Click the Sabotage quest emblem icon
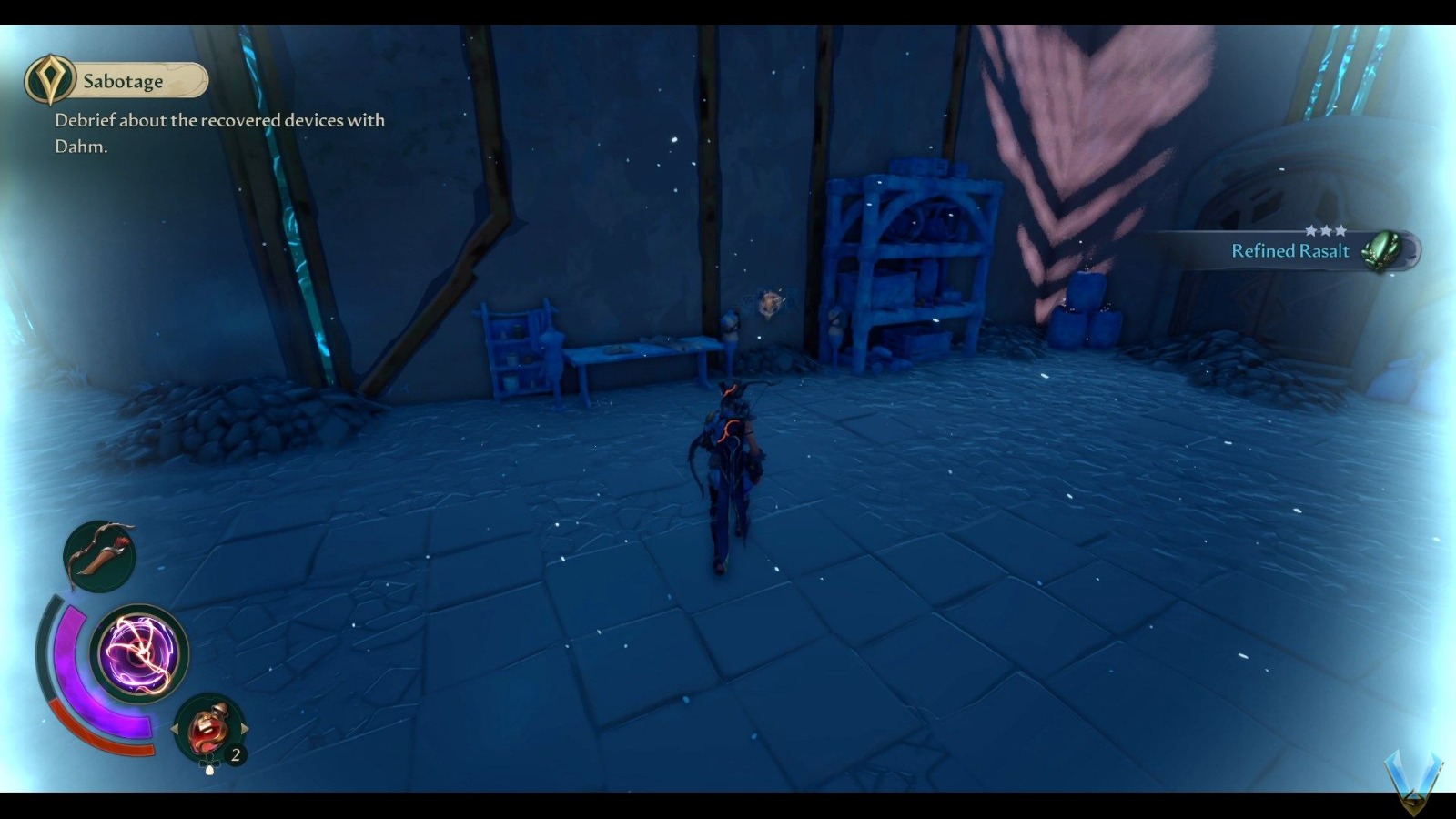Screen dimensions: 1456x819 [x=52, y=79]
